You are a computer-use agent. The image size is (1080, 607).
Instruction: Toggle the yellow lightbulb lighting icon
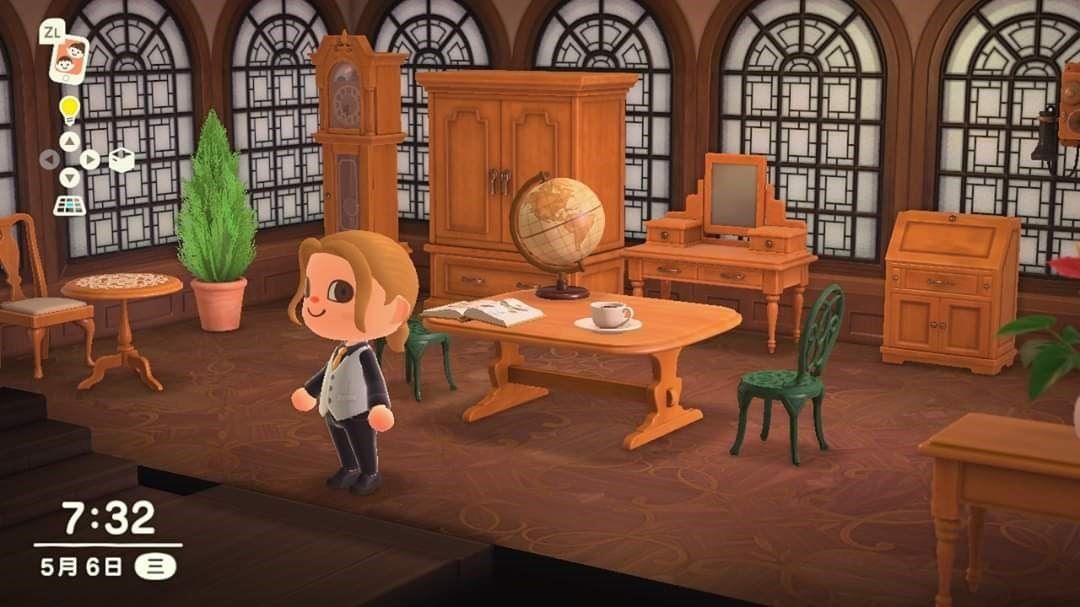(x=68, y=108)
